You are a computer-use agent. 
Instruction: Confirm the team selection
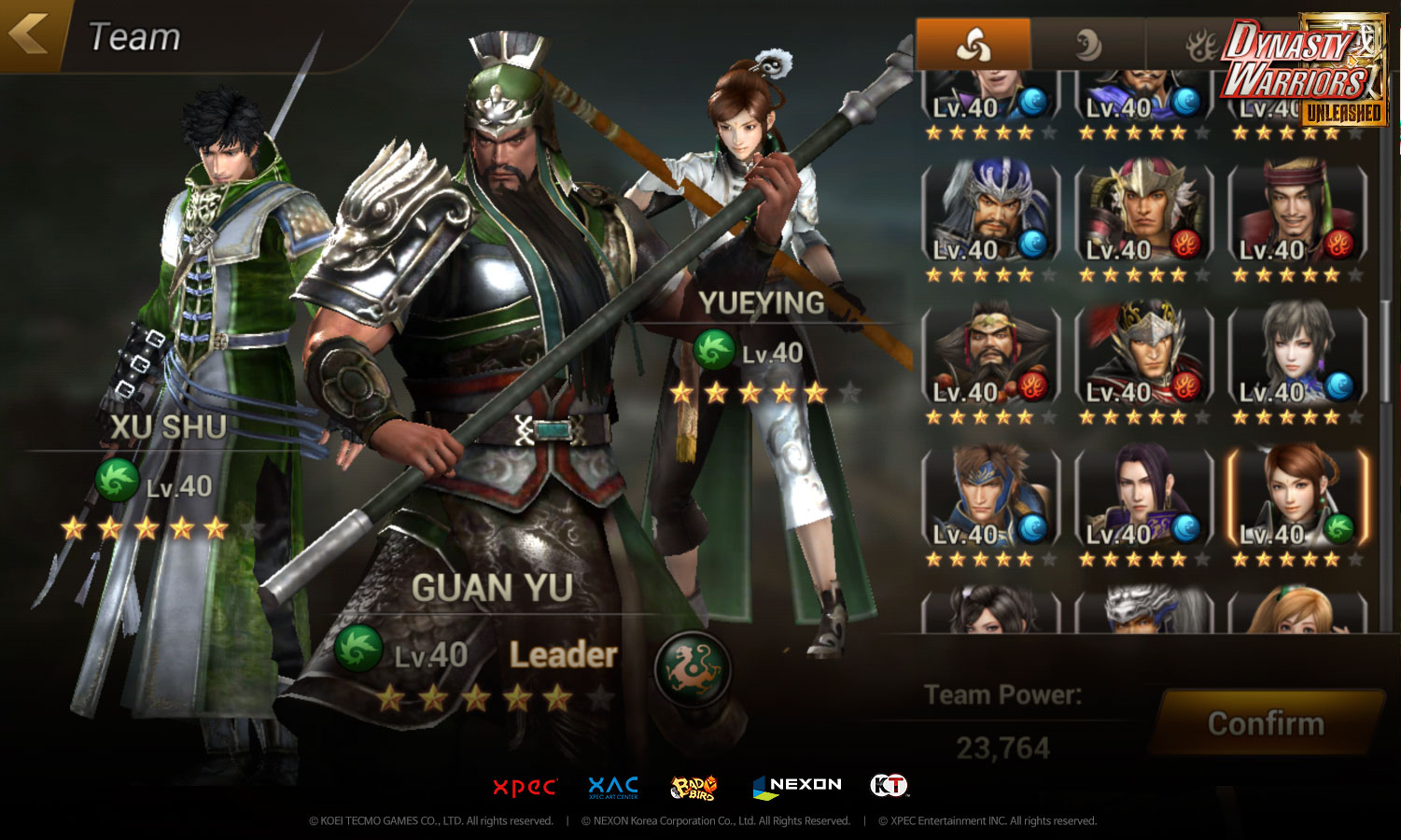1266,723
